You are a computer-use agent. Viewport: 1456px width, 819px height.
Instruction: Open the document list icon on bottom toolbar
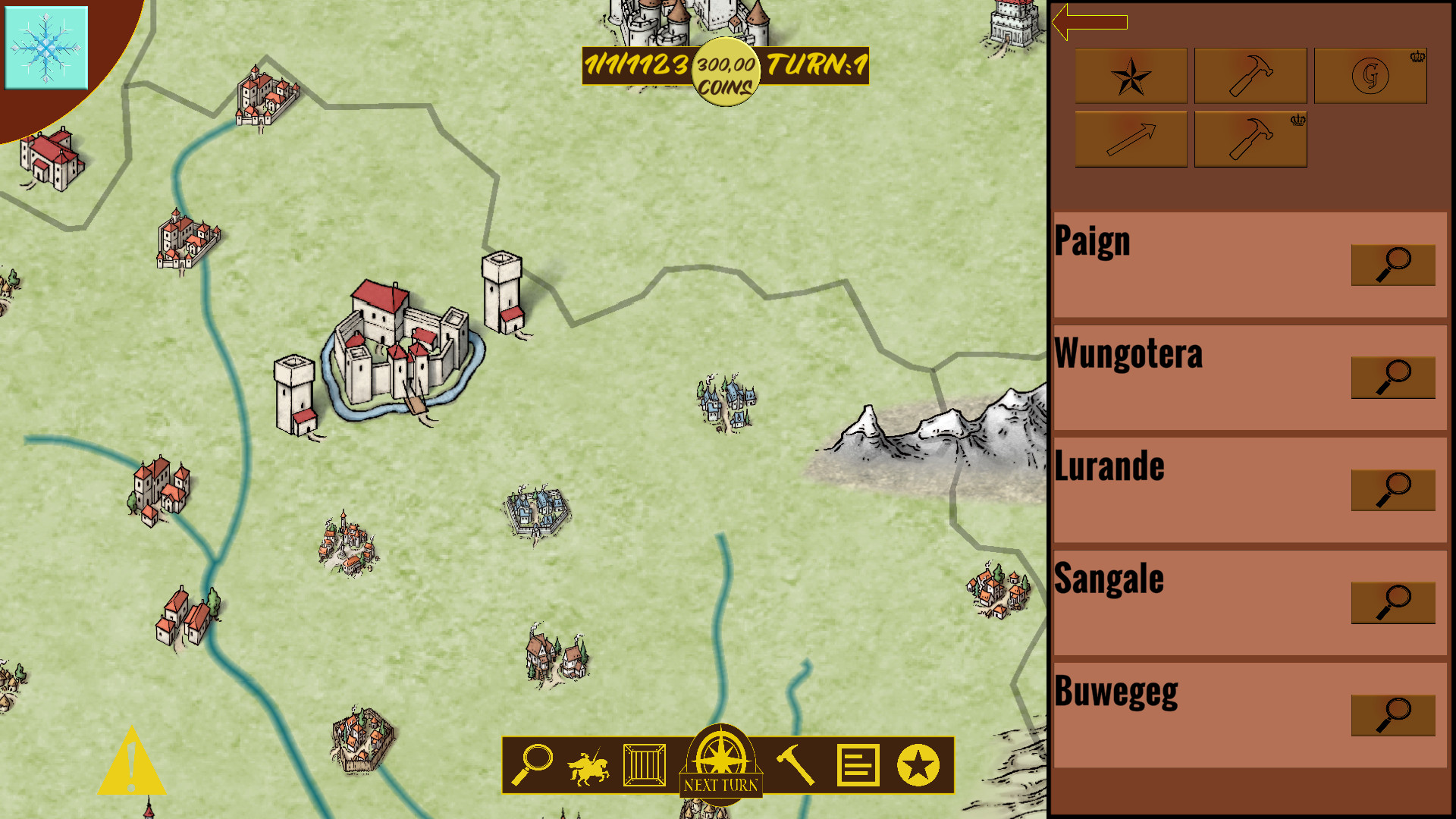[x=858, y=766]
